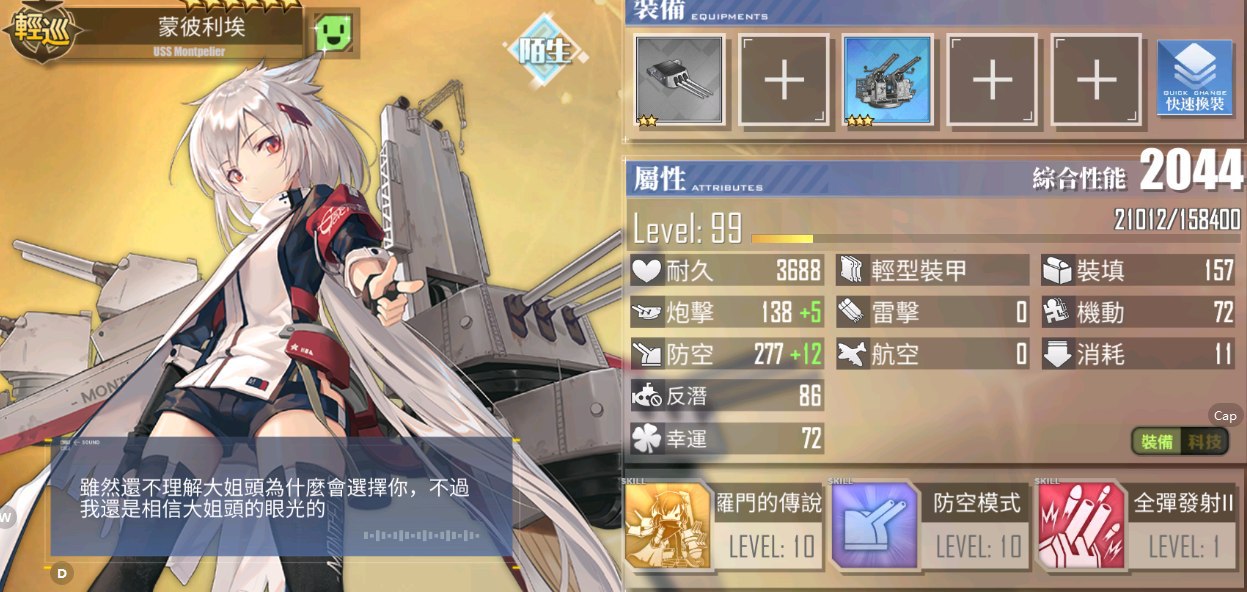
Task: Select the triple gun turret equipment slot
Action: [680, 81]
